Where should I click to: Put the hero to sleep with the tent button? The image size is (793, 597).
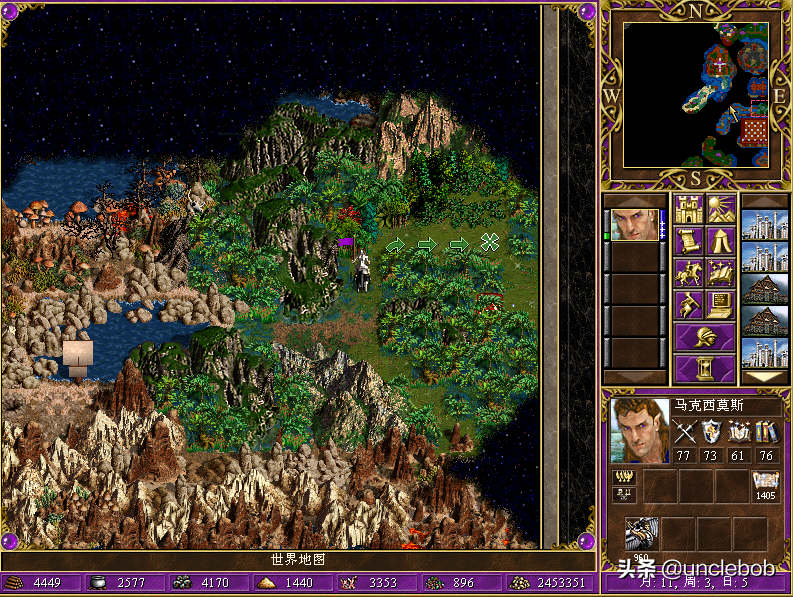(x=720, y=241)
